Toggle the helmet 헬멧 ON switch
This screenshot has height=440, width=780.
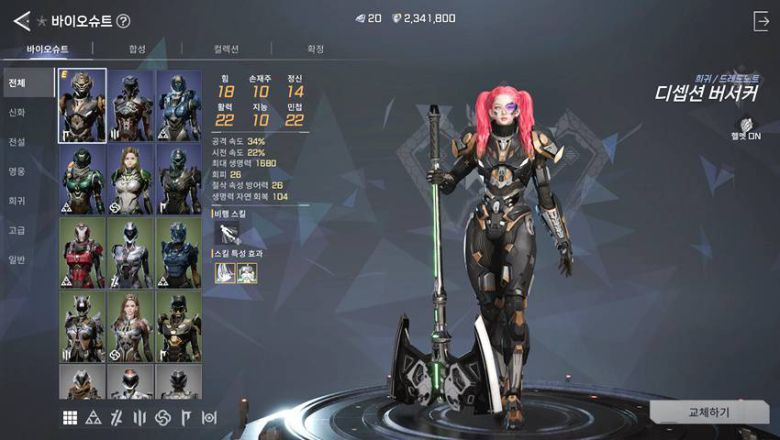pyautogui.click(x=745, y=130)
